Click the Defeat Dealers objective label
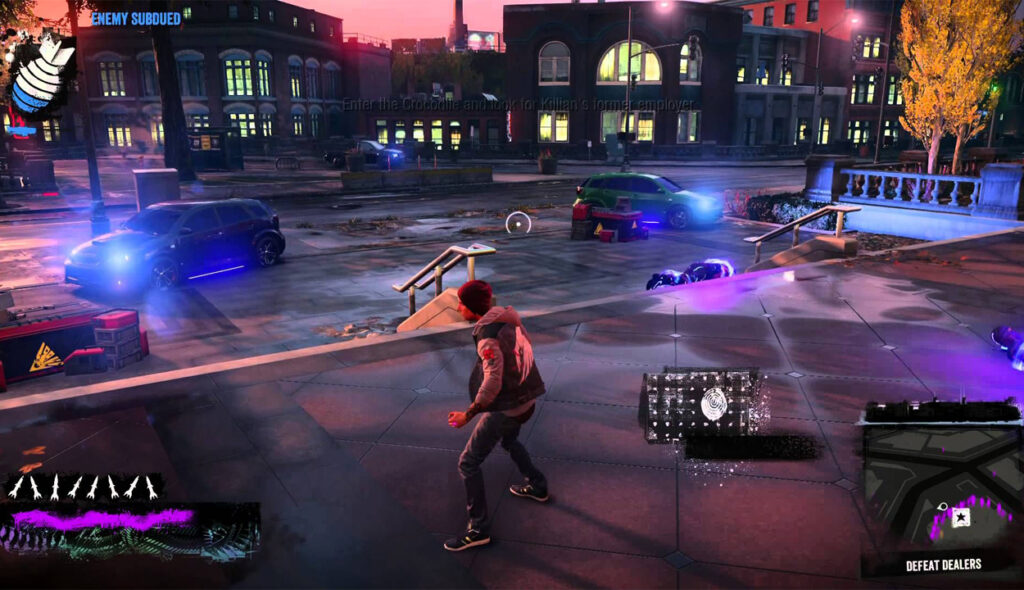This screenshot has height=590, width=1024. [943, 565]
